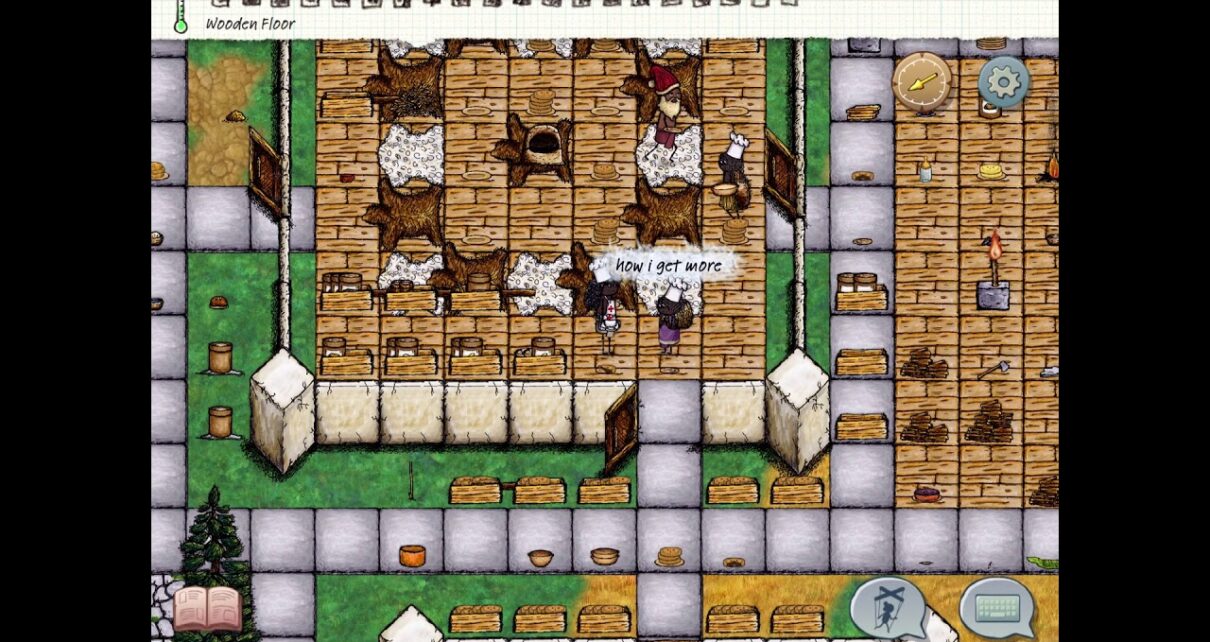Open the keyboard chat bubble

point(997,607)
